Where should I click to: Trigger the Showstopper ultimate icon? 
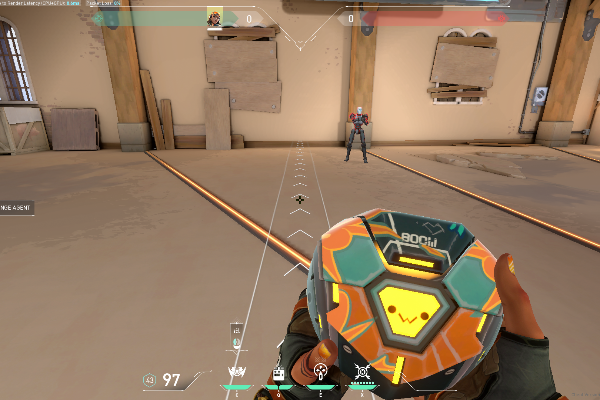[362, 373]
